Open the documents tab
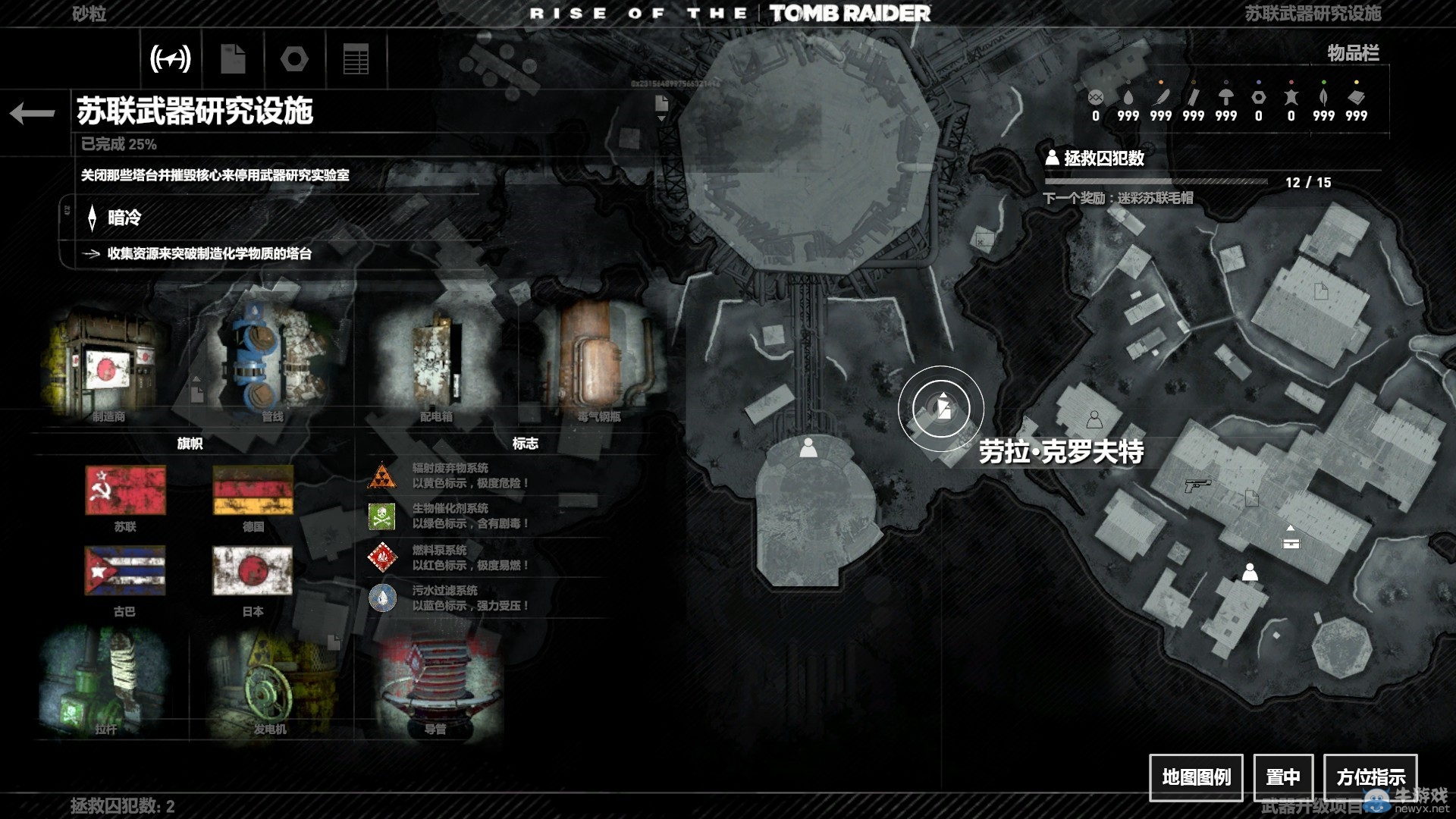The height and width of the screenshot is (819, 1456). pyautogui.click(x=233, y=58)
